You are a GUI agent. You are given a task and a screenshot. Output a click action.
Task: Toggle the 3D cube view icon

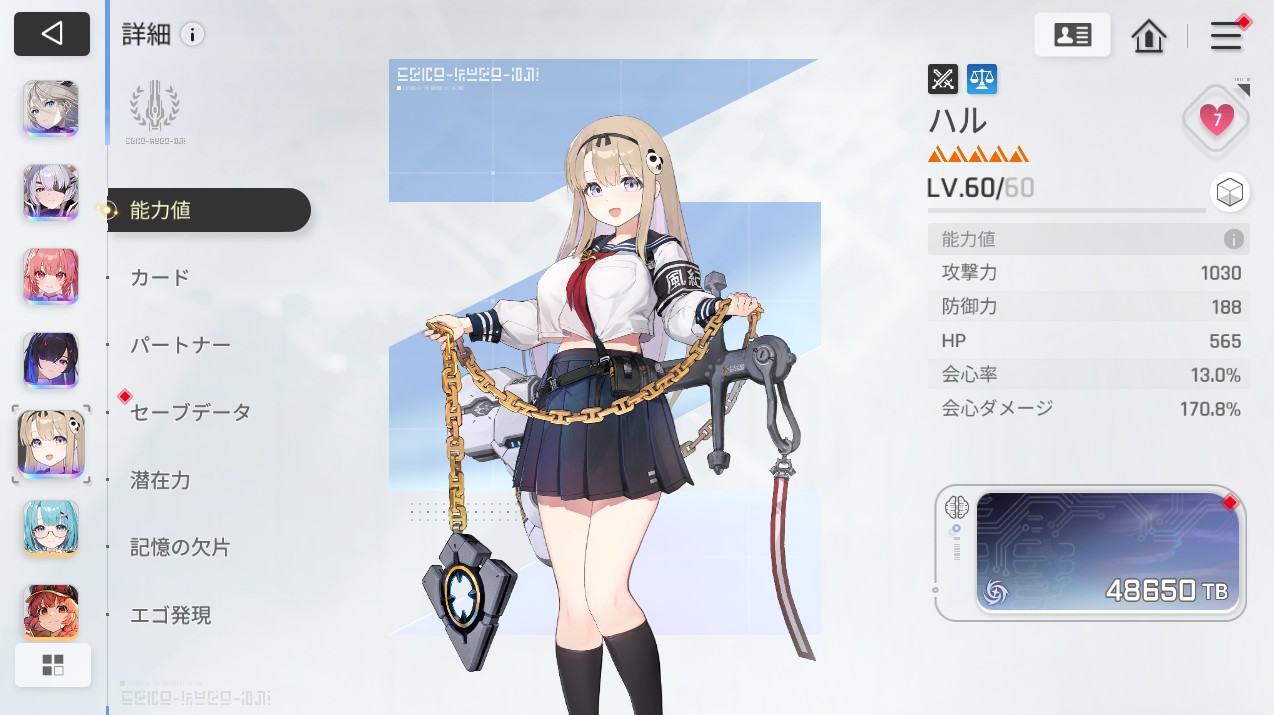pos(1229,192)
